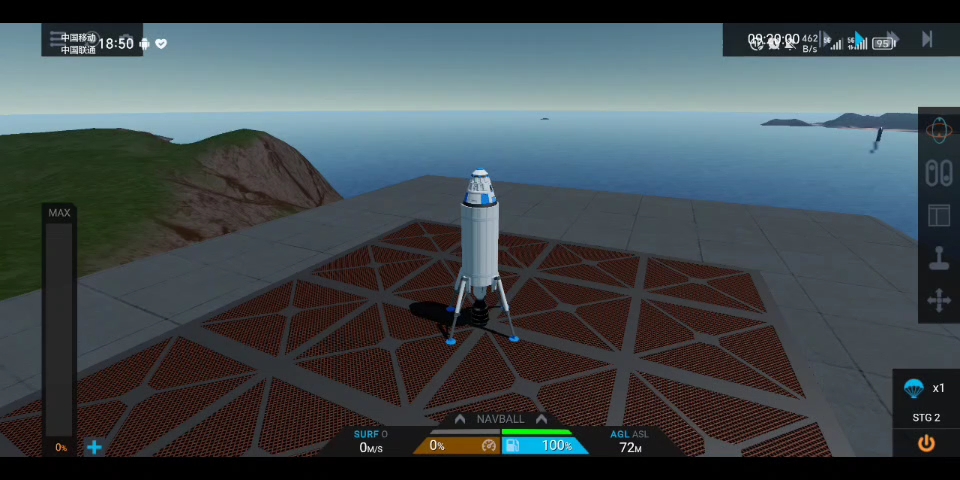960x480 pixels.
Task: Click the play time-warp arrow
Action: (x=859, y=40)
